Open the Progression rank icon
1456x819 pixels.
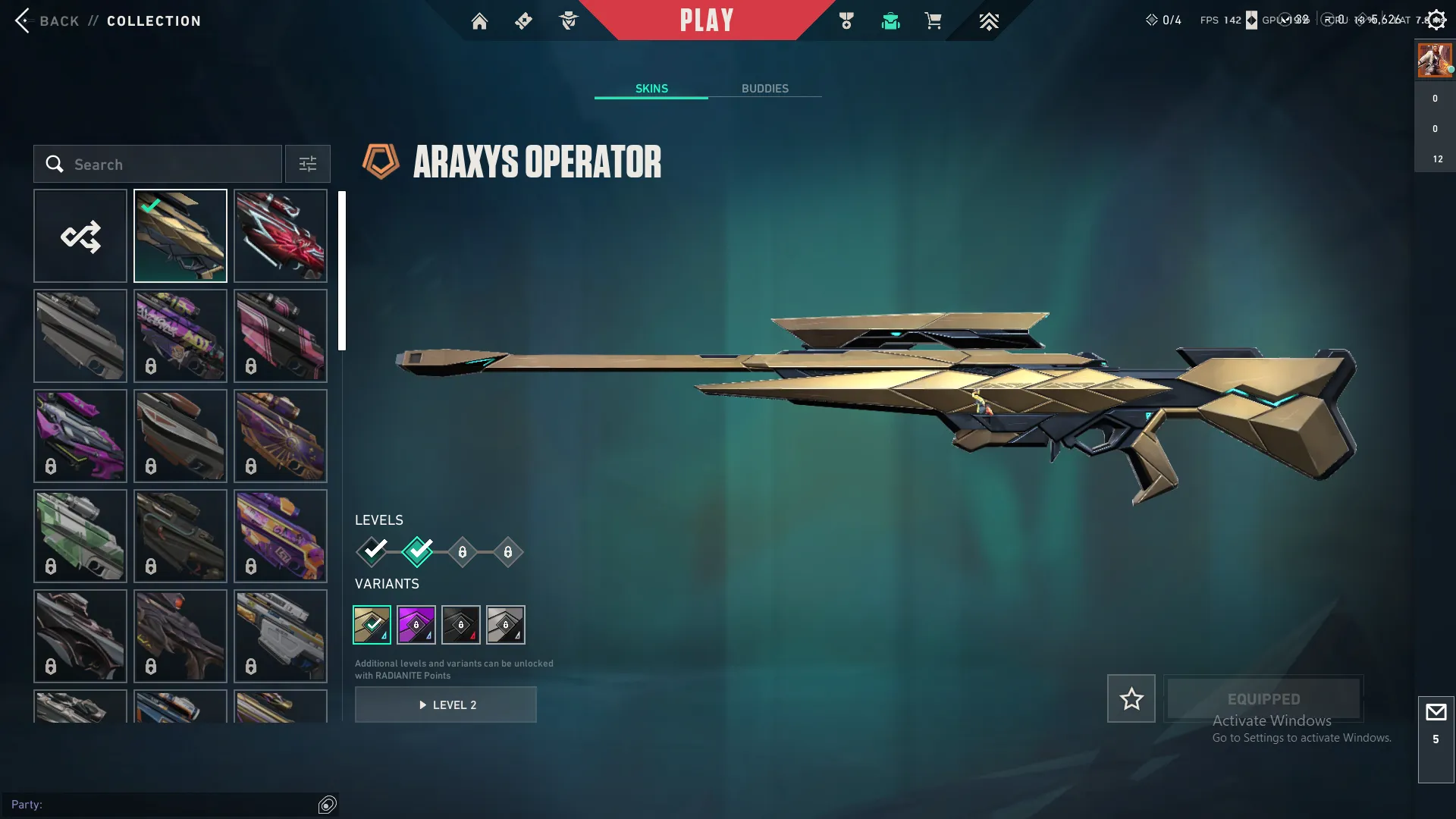pyautogui.click(x=988, y=21)
